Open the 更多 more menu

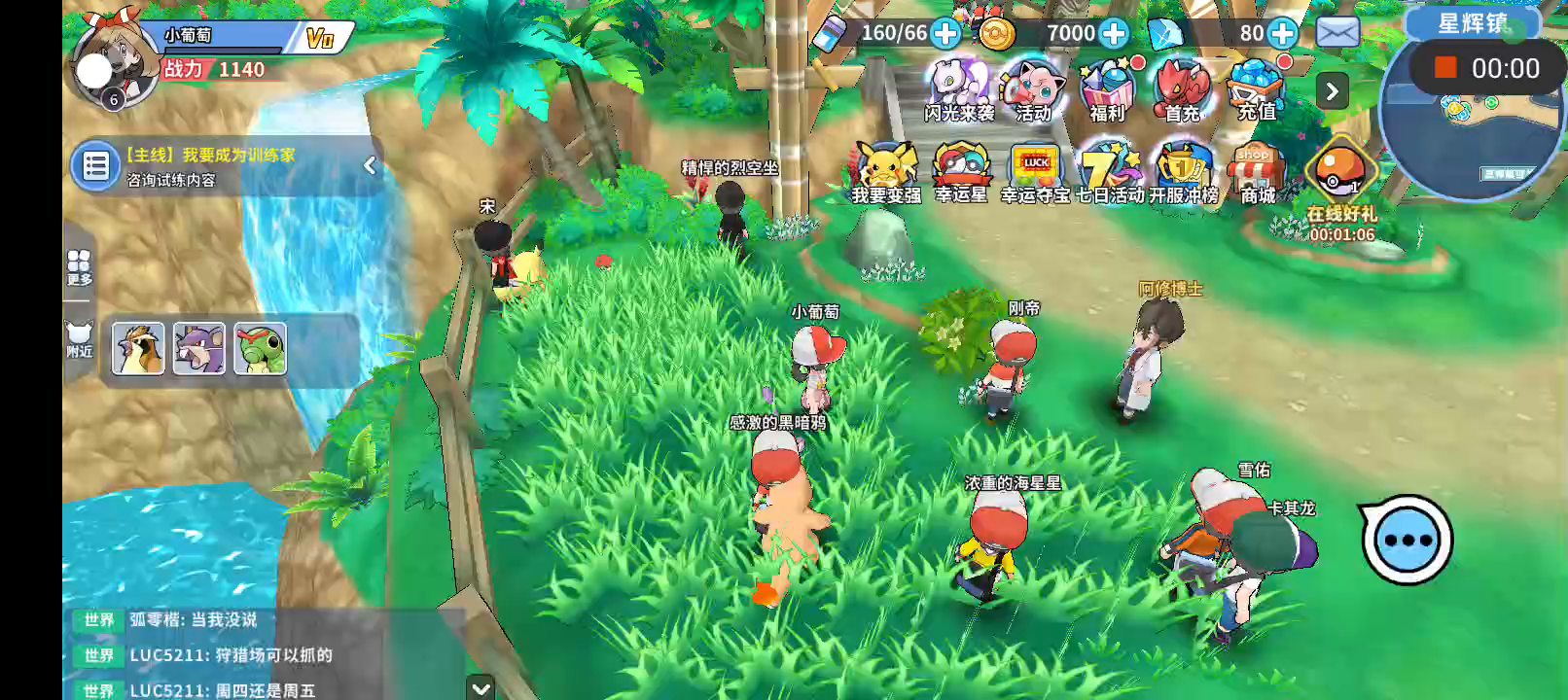[79, 266]
